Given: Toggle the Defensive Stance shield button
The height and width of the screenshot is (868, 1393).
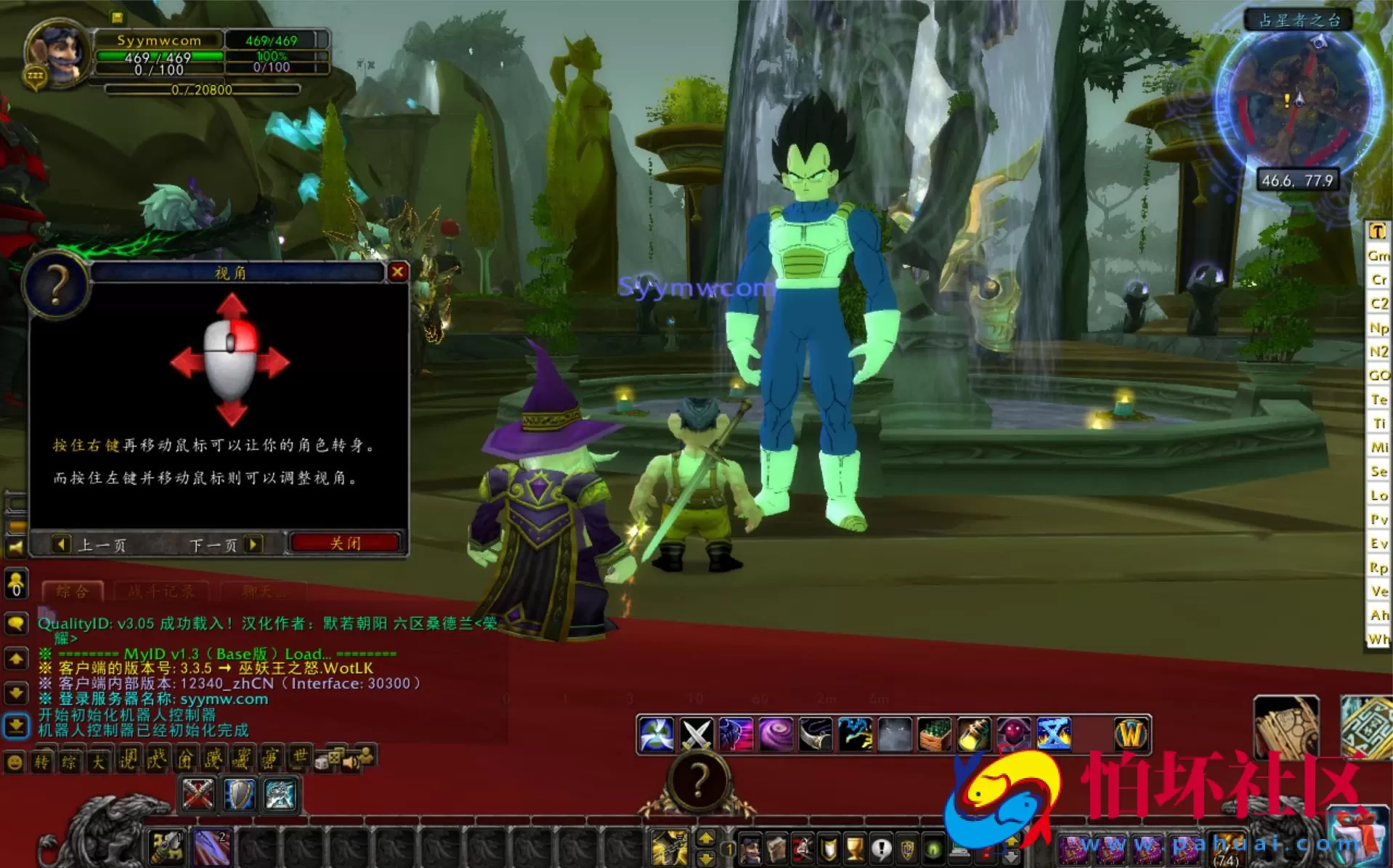Looking at the screenshot, I should pyautogui.click(x=239, y=795).
